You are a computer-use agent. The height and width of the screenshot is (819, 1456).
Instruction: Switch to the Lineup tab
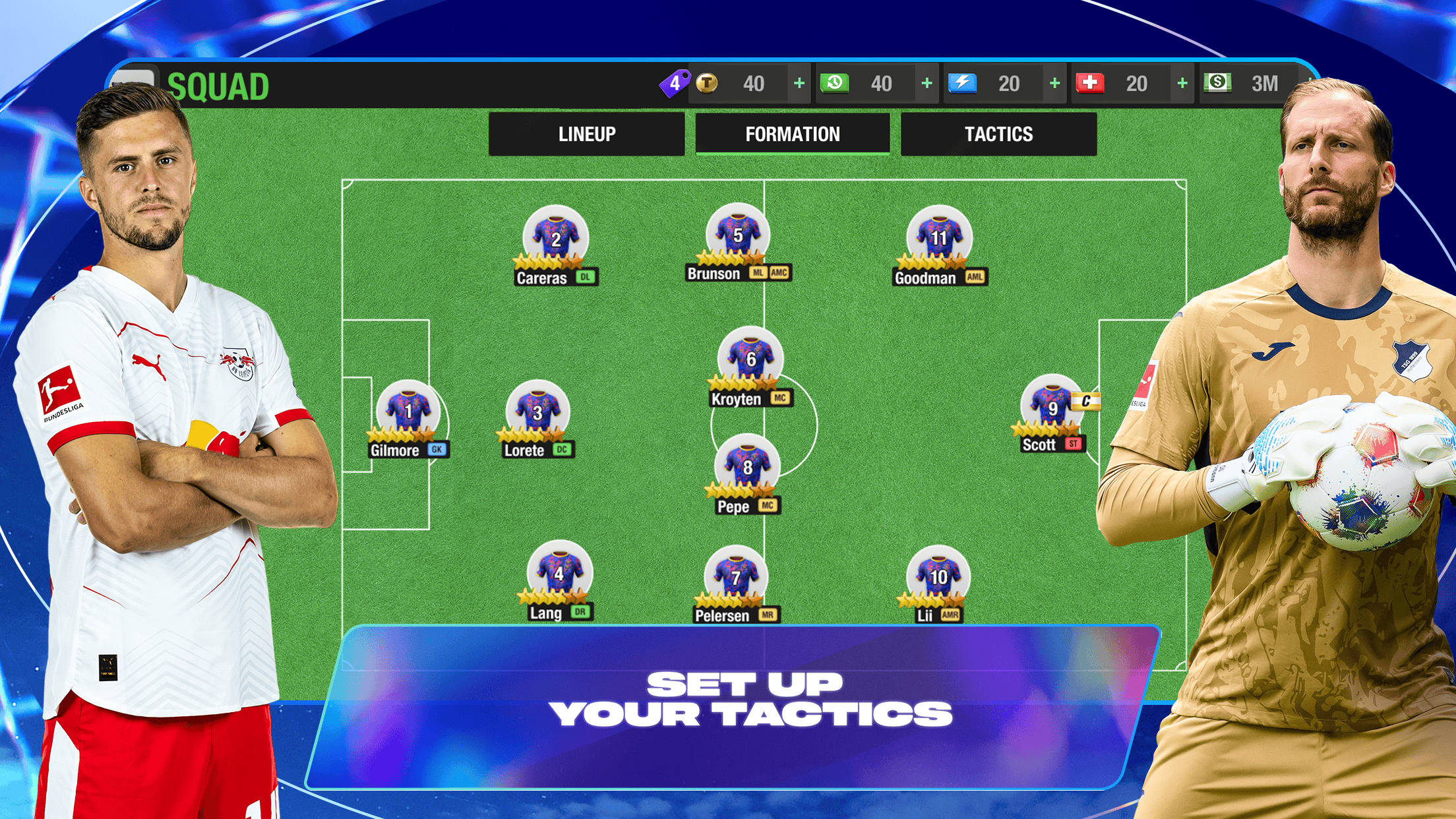coord(586,135)
